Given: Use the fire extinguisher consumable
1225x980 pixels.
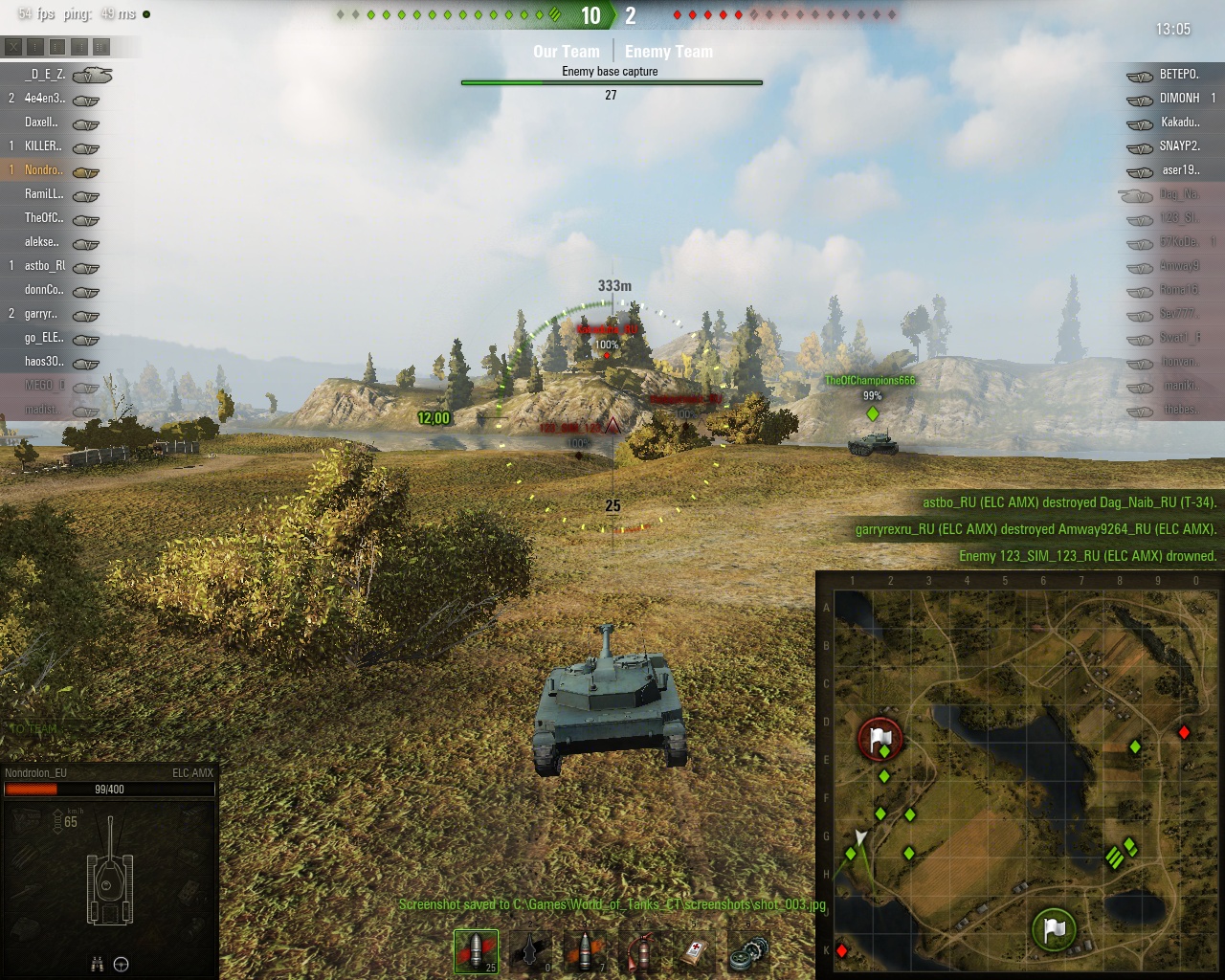Looking at the screenshot, I should [641, 950].
